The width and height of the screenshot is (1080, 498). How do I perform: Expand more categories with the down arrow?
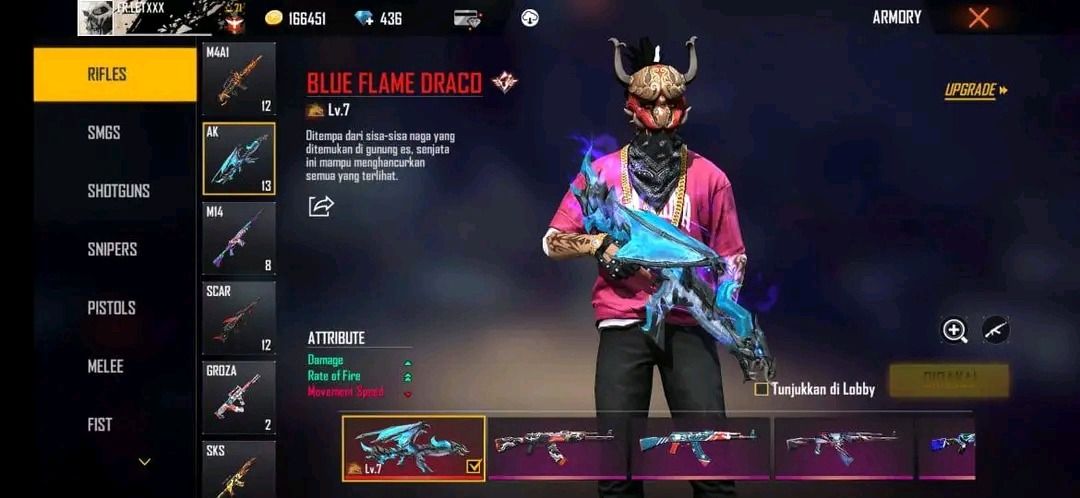[x=145, y=462]
